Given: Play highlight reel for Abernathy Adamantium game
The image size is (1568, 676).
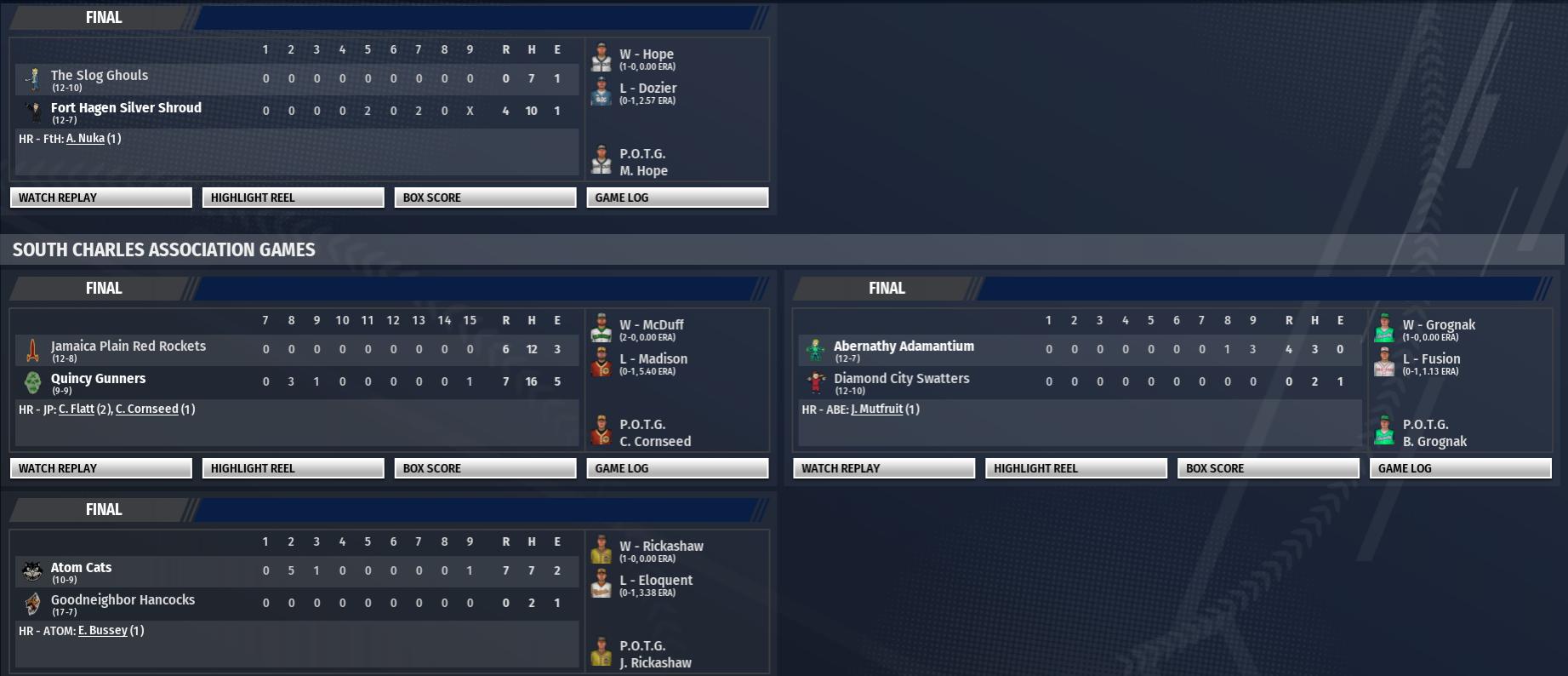Looking at the screenshot, I should tap(1076, 468).
